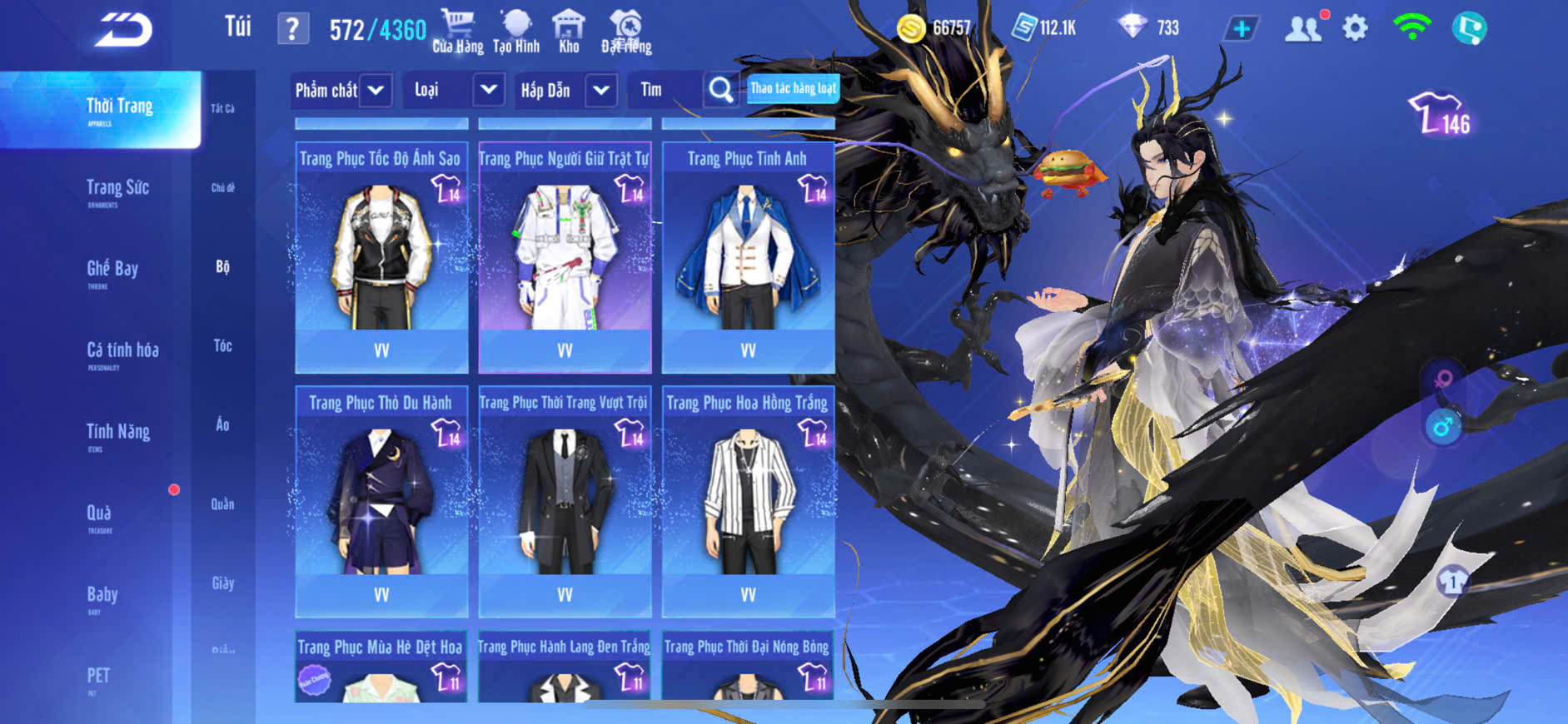Expand the Hấp Dẫn sort dropdown
Image resolution: width=1568 pixels, height=724 pixels.
pos(601,90)
